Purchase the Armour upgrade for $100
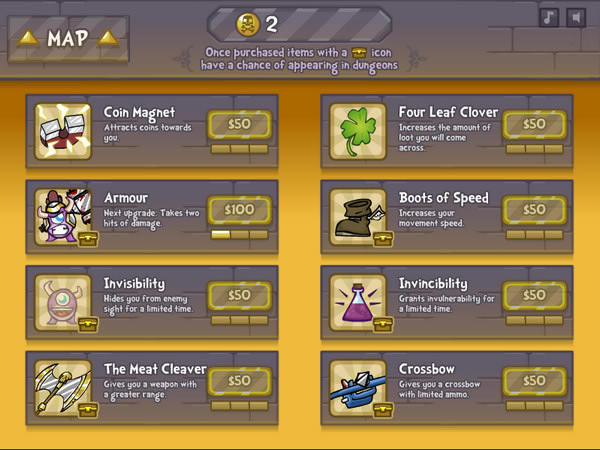The width and height of the screenshot is (600, 450). pos(239,210)
